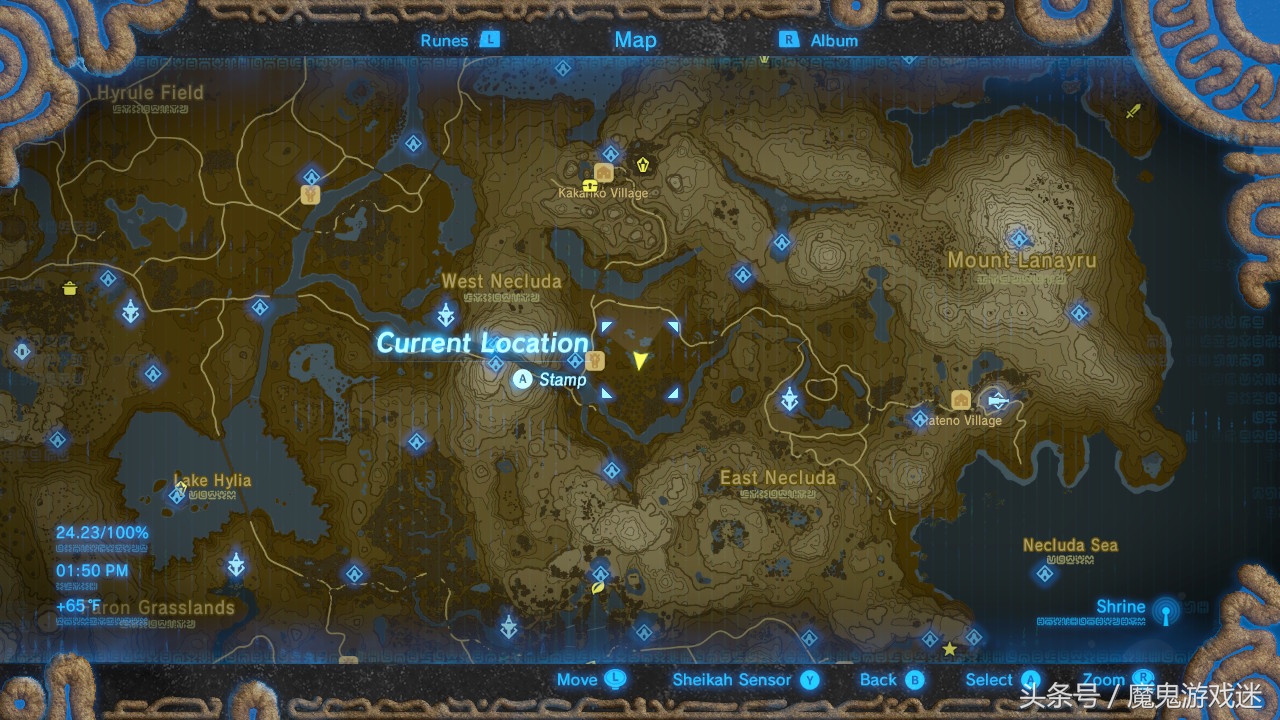Select the shrine marker on Mount Lanayru

coord(1020,239)
